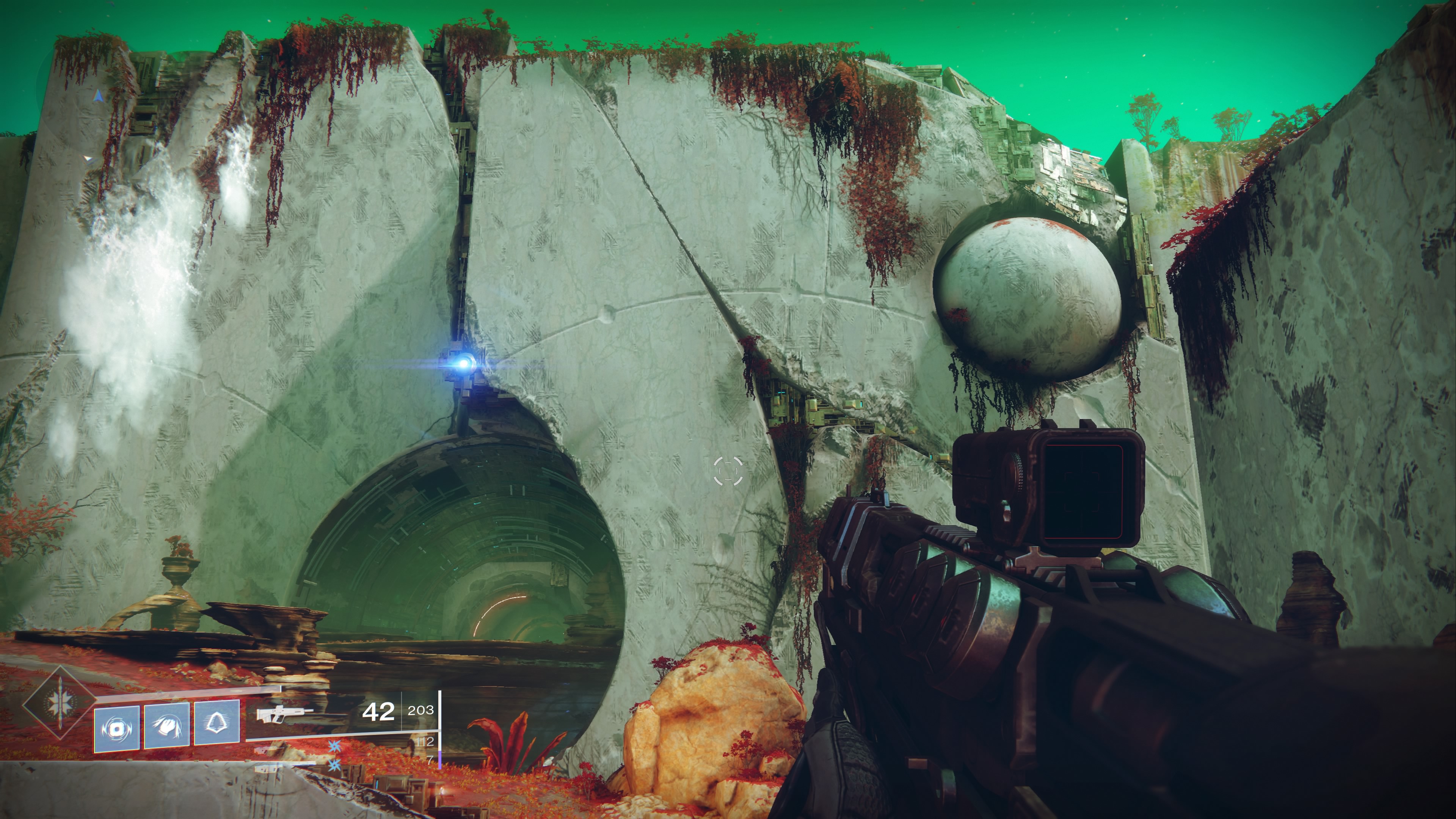Activate the diamond-shaped Super ability icon
This screenshot has width=1456, height=819.
59,703
